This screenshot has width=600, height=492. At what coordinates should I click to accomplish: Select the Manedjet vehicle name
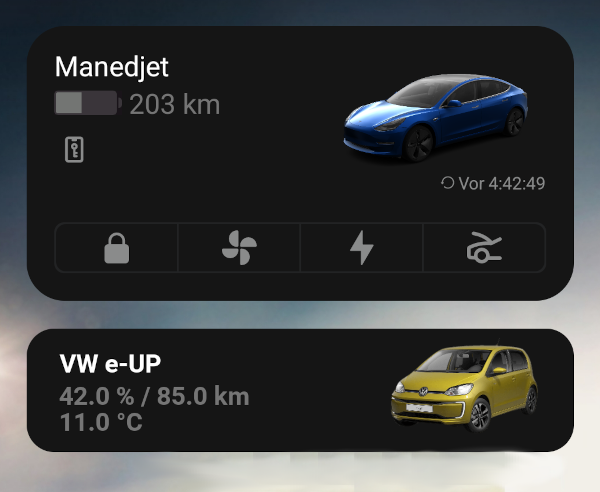(x=112, y=67)
